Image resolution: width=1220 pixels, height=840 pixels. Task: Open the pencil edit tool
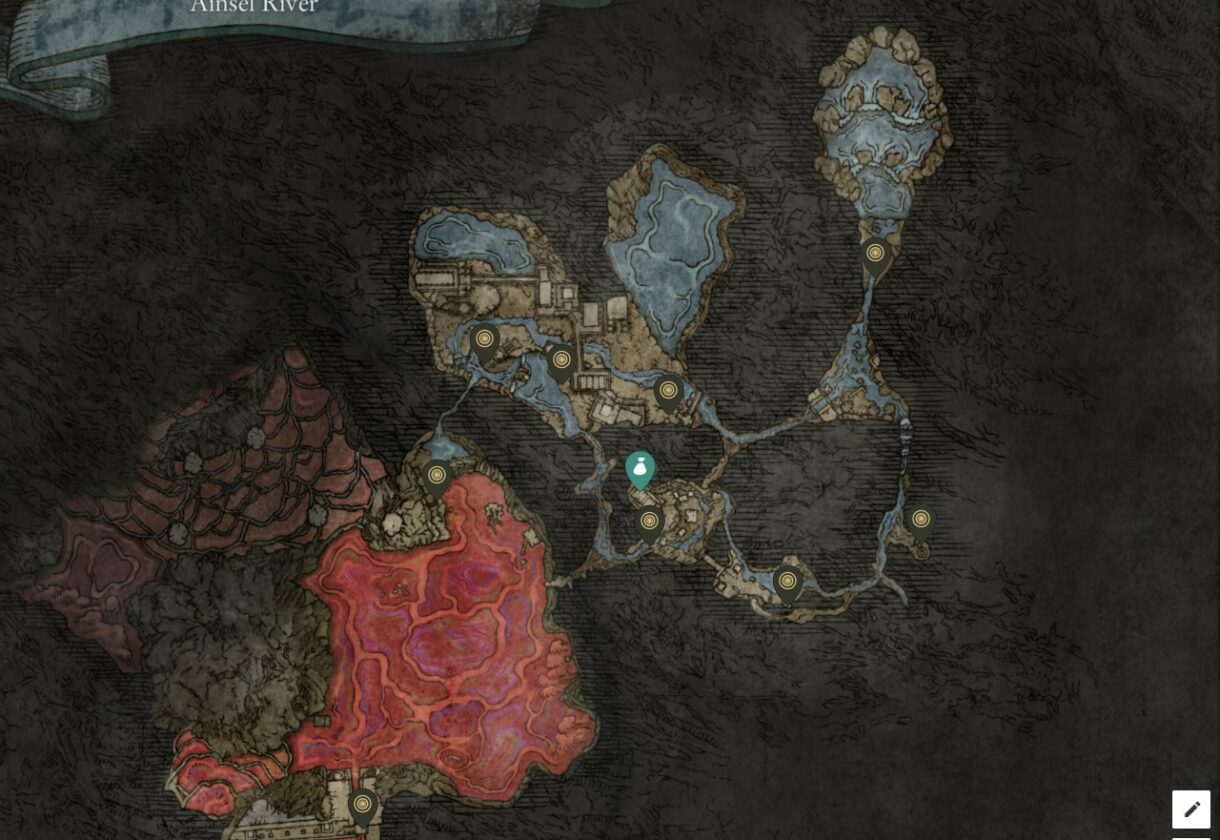pyautogui.click(x=1191, y=809)
